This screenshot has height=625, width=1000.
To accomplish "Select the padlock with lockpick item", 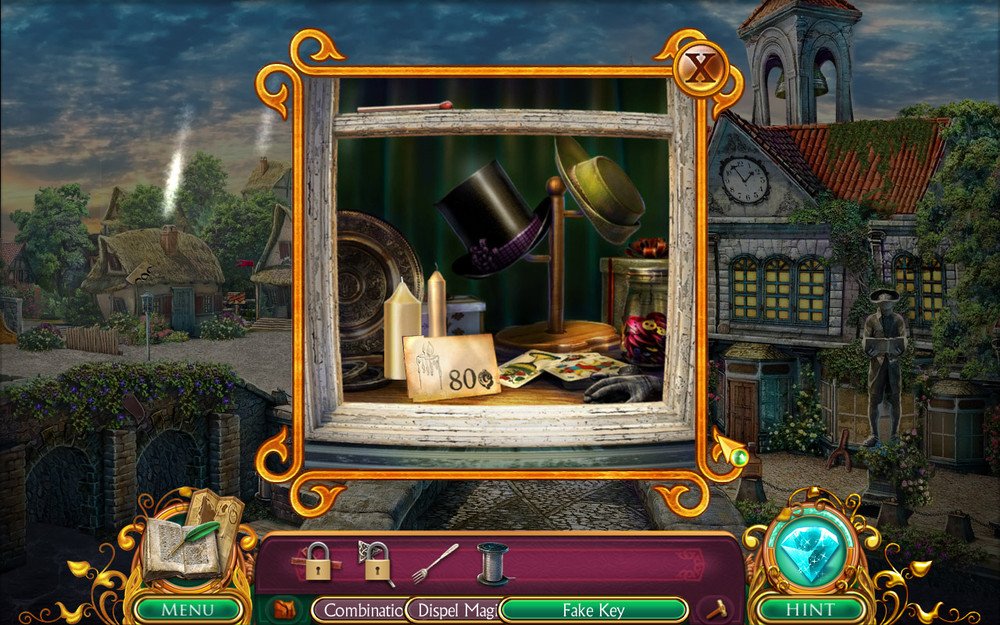I will [376, 564].
